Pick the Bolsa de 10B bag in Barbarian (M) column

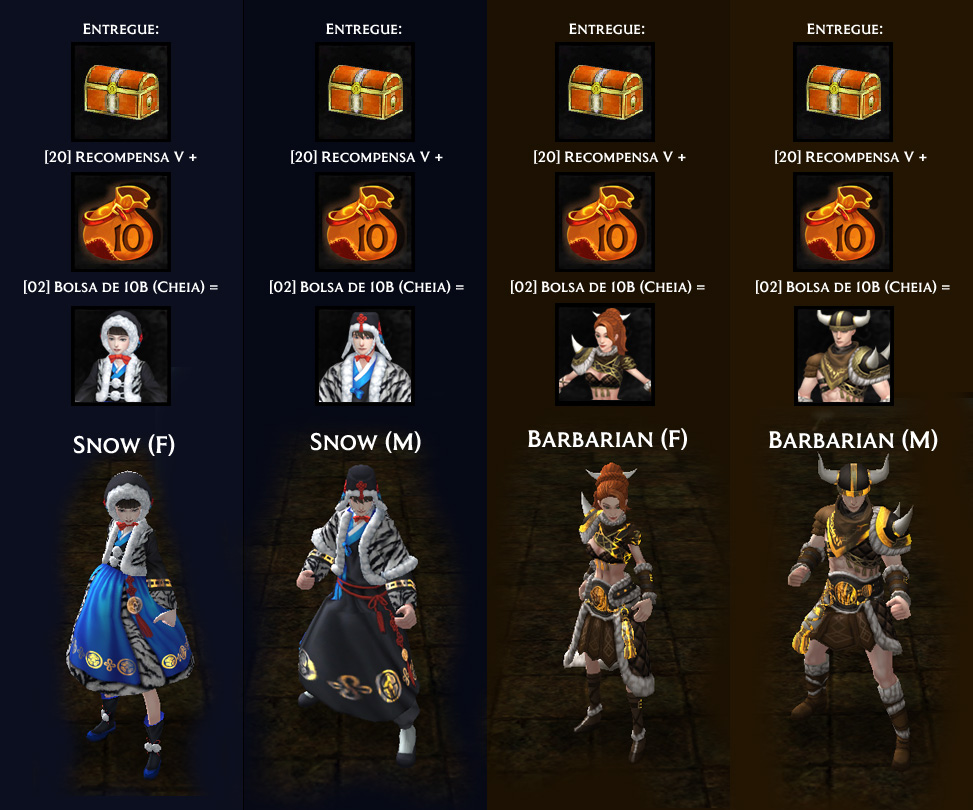(843, 222)
